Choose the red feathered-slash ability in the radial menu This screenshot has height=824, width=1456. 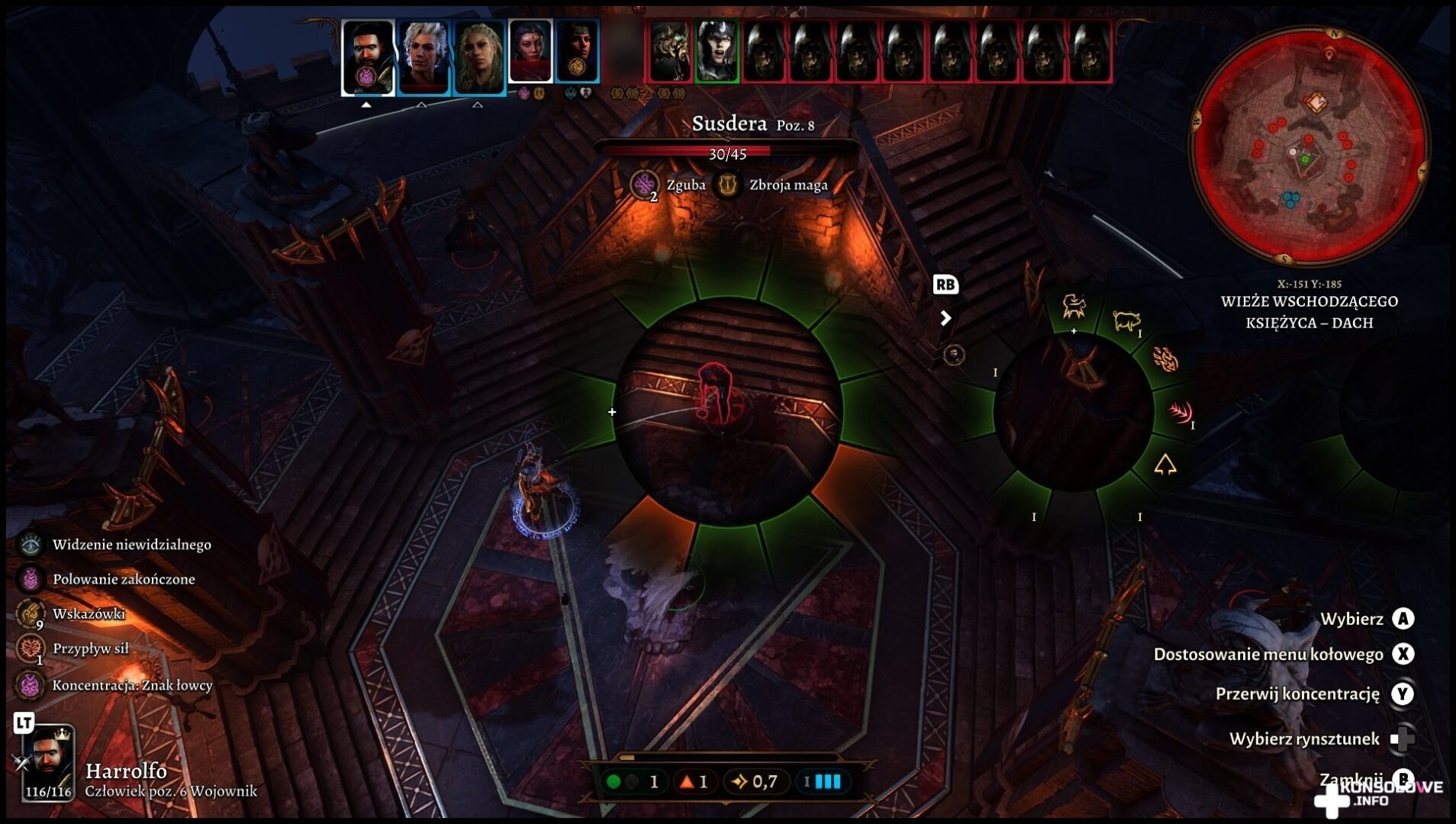(x=1181, y=413)
